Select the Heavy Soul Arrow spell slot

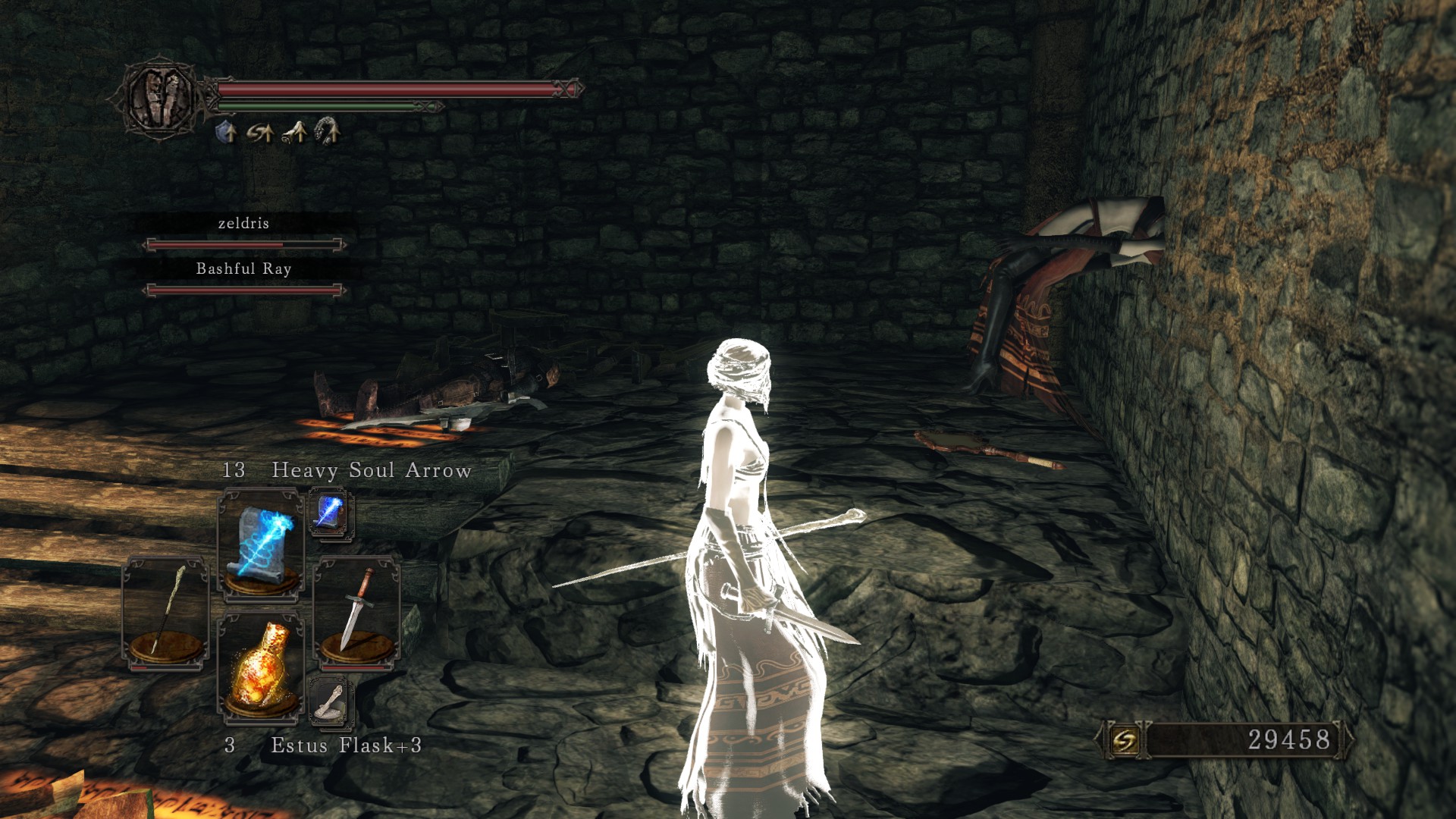(x=261, y=542)
